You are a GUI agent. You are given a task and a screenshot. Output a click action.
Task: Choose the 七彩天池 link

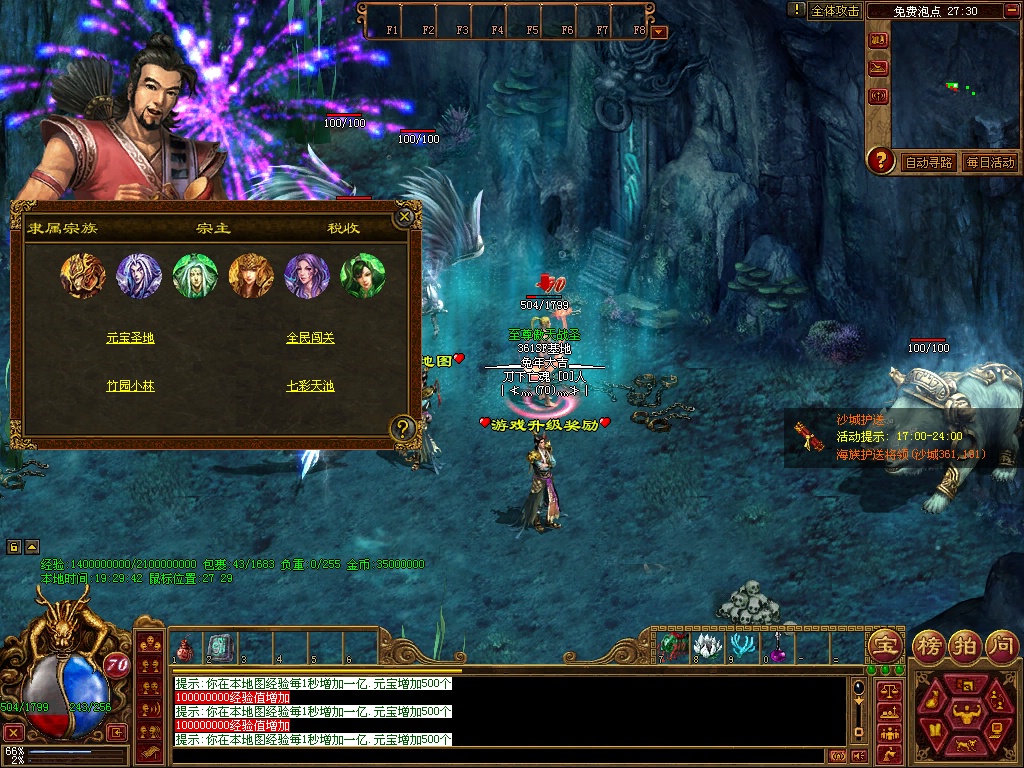(310, 386)
